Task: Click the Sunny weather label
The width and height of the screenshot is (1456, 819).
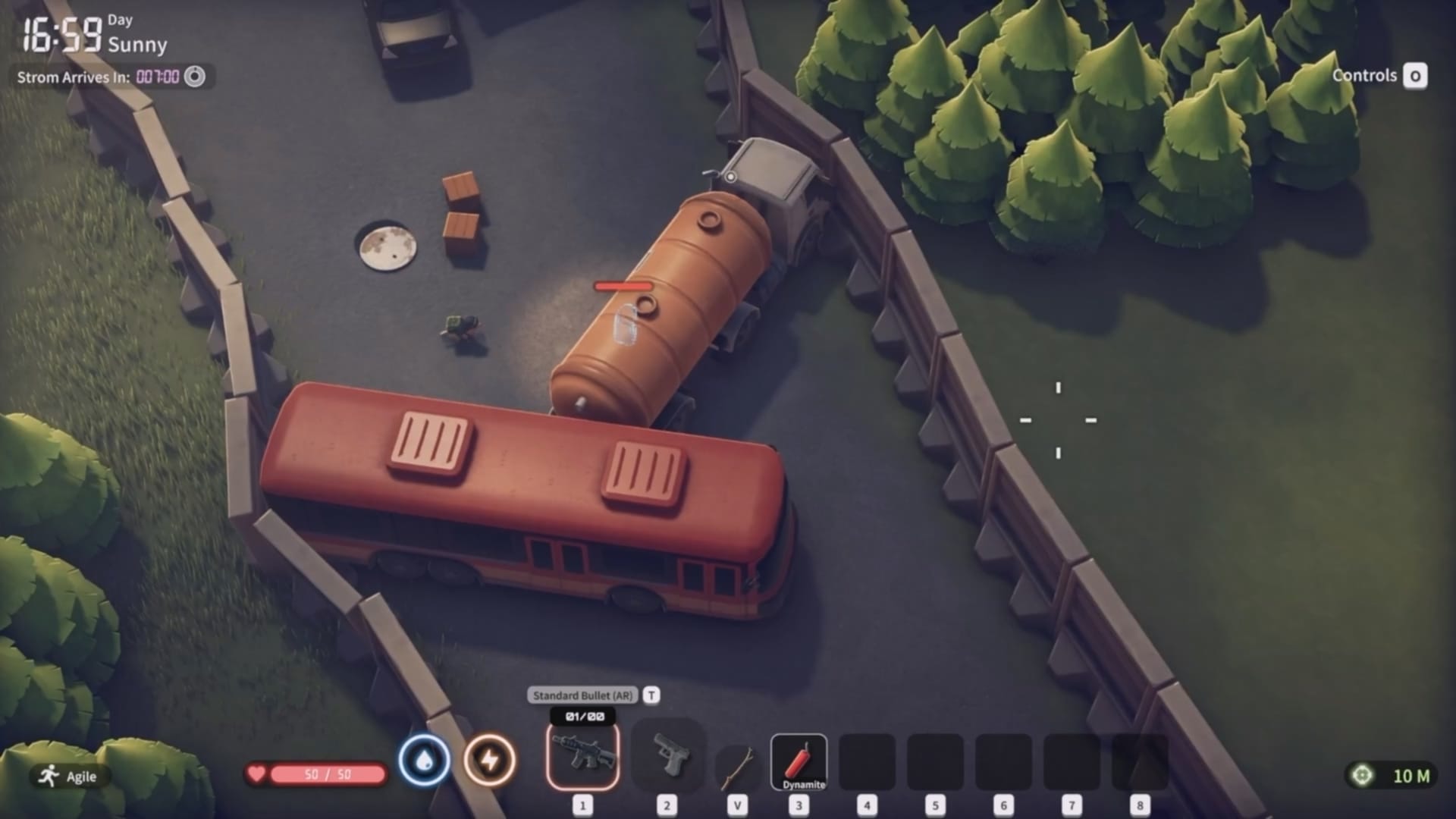Action: pyautogui.click(x=139, y=45)
